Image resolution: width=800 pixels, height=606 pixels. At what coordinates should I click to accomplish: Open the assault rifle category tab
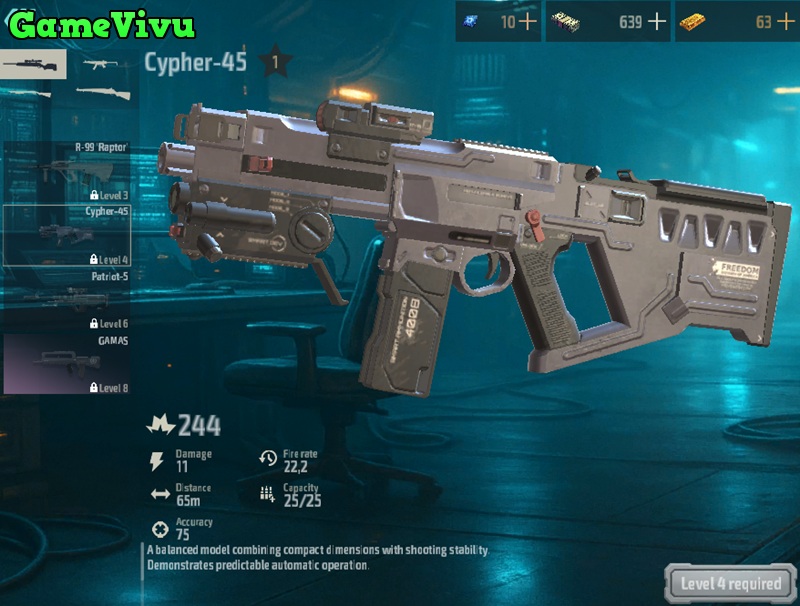click(x=101, y=65)
